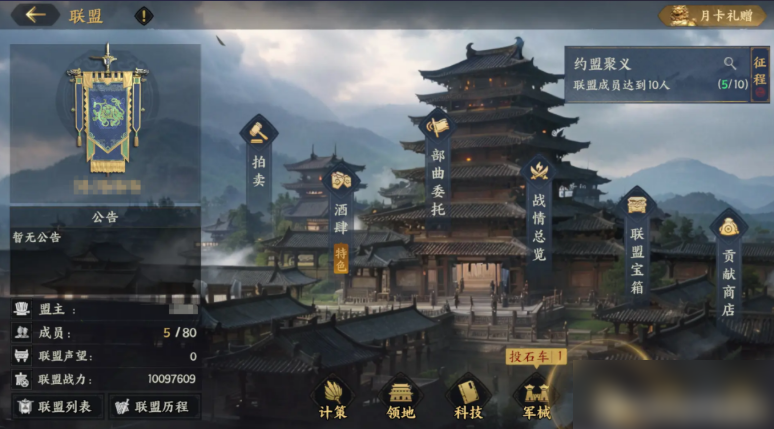Click the magnifier on 约盟聚义 quest
The image size is (774, 429).
(x=731, y=63)
